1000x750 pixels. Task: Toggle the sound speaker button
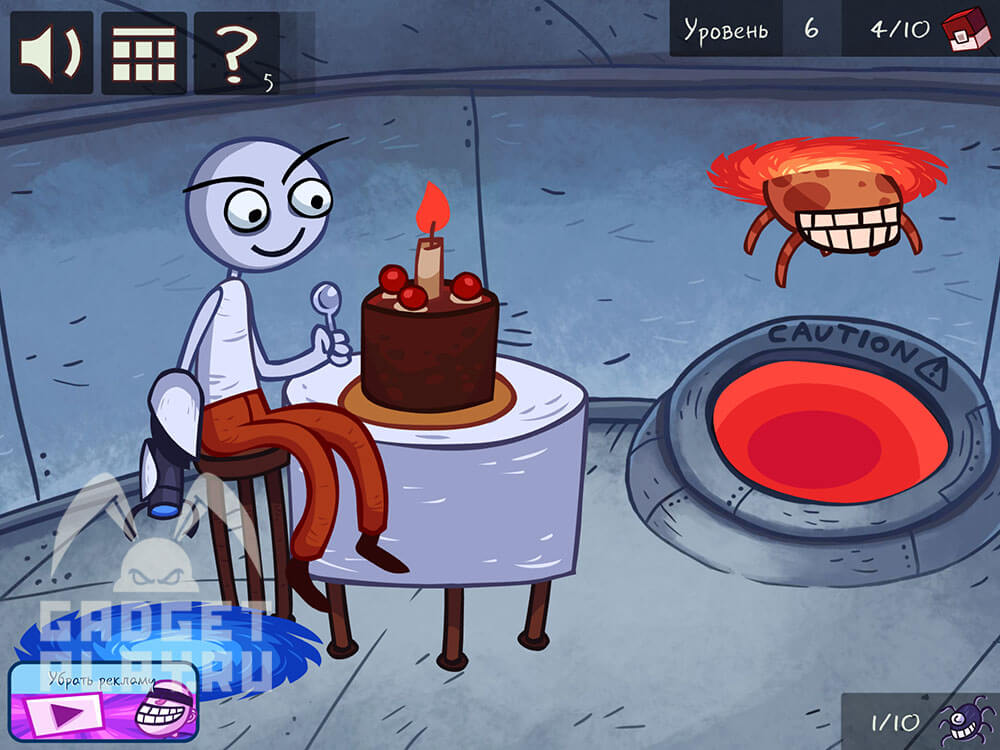[x=51, y=53]
